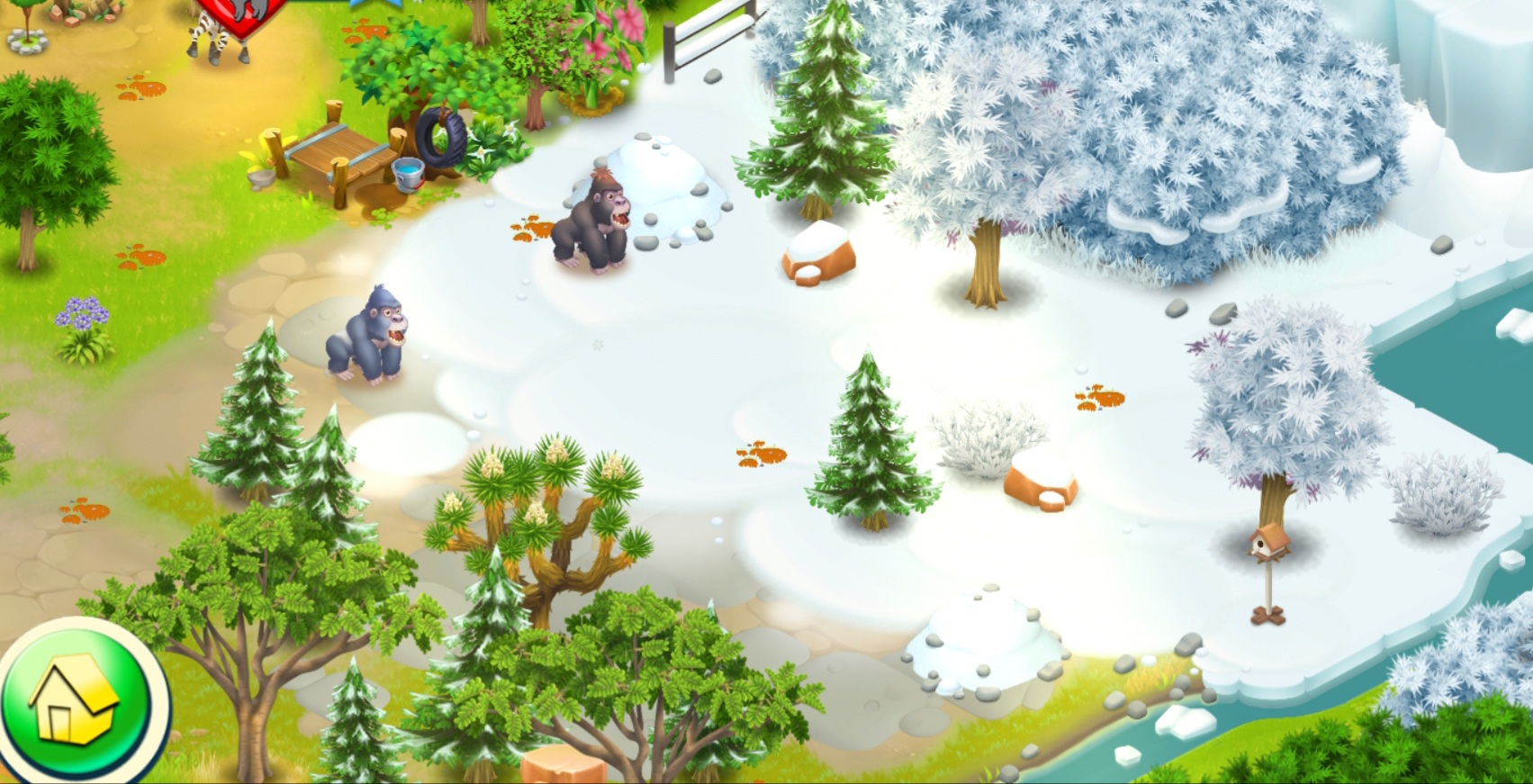This screenshot has height=784, width=1533.
Task: Tap the green home button
Action: 77,703
